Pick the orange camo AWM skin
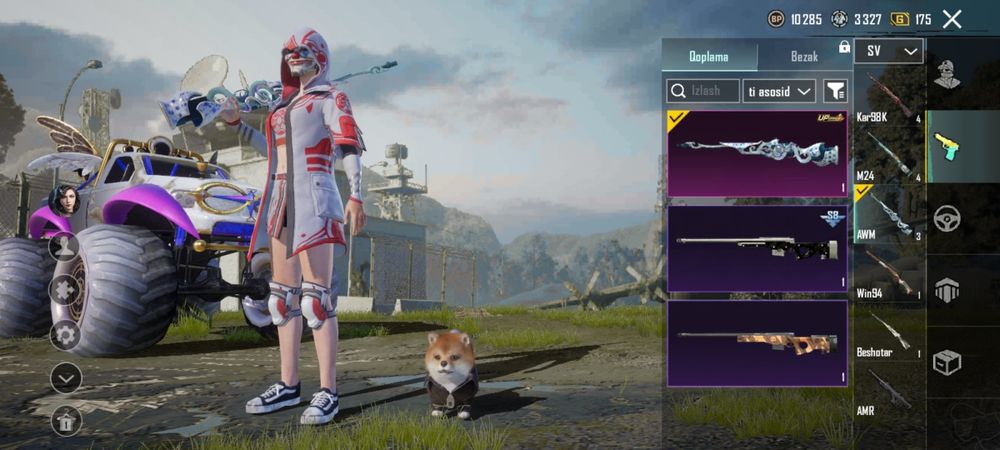This screenshot has height=450, width=1000. pos(757,343)
